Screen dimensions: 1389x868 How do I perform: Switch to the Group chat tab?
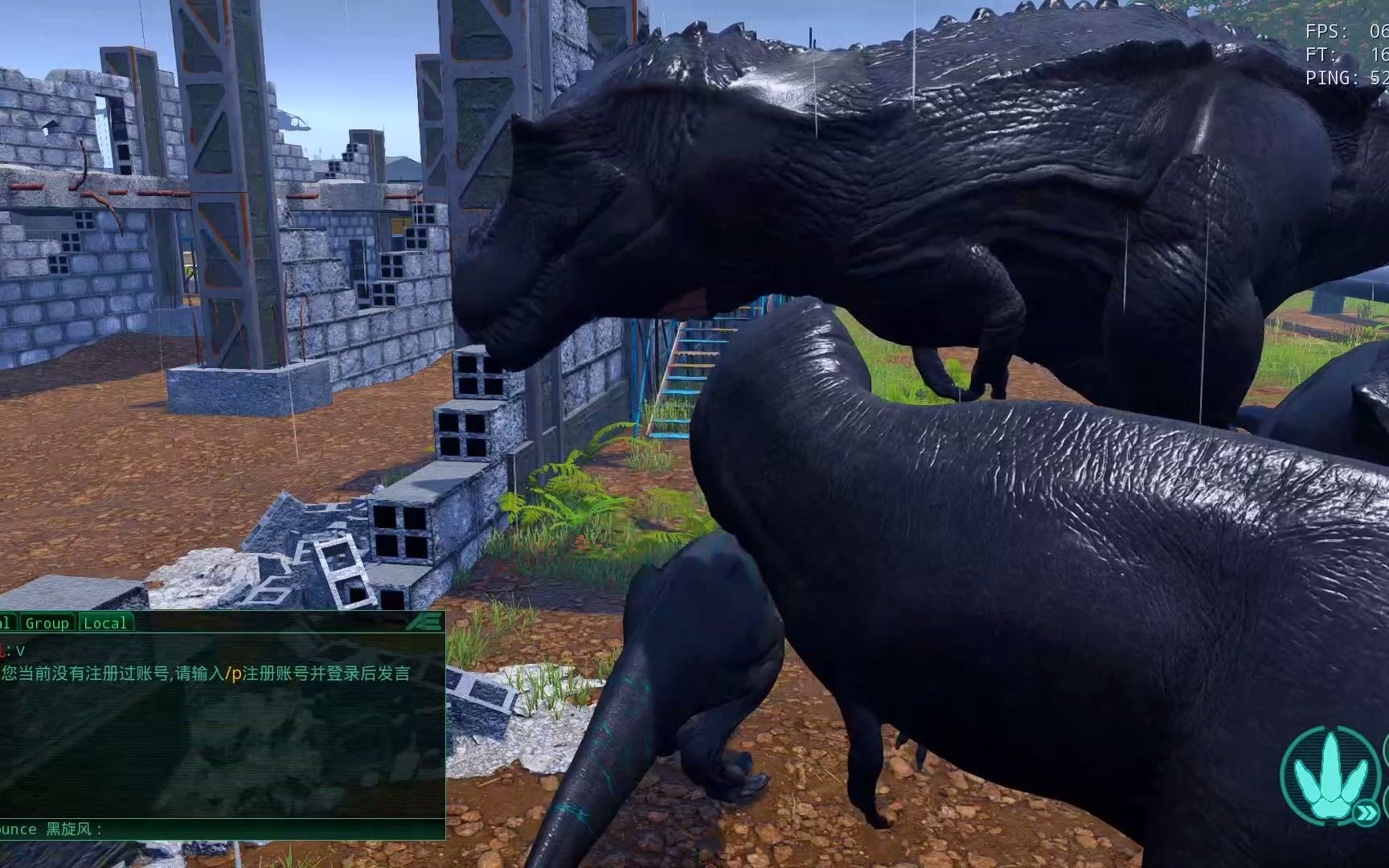tap(47, 623)
